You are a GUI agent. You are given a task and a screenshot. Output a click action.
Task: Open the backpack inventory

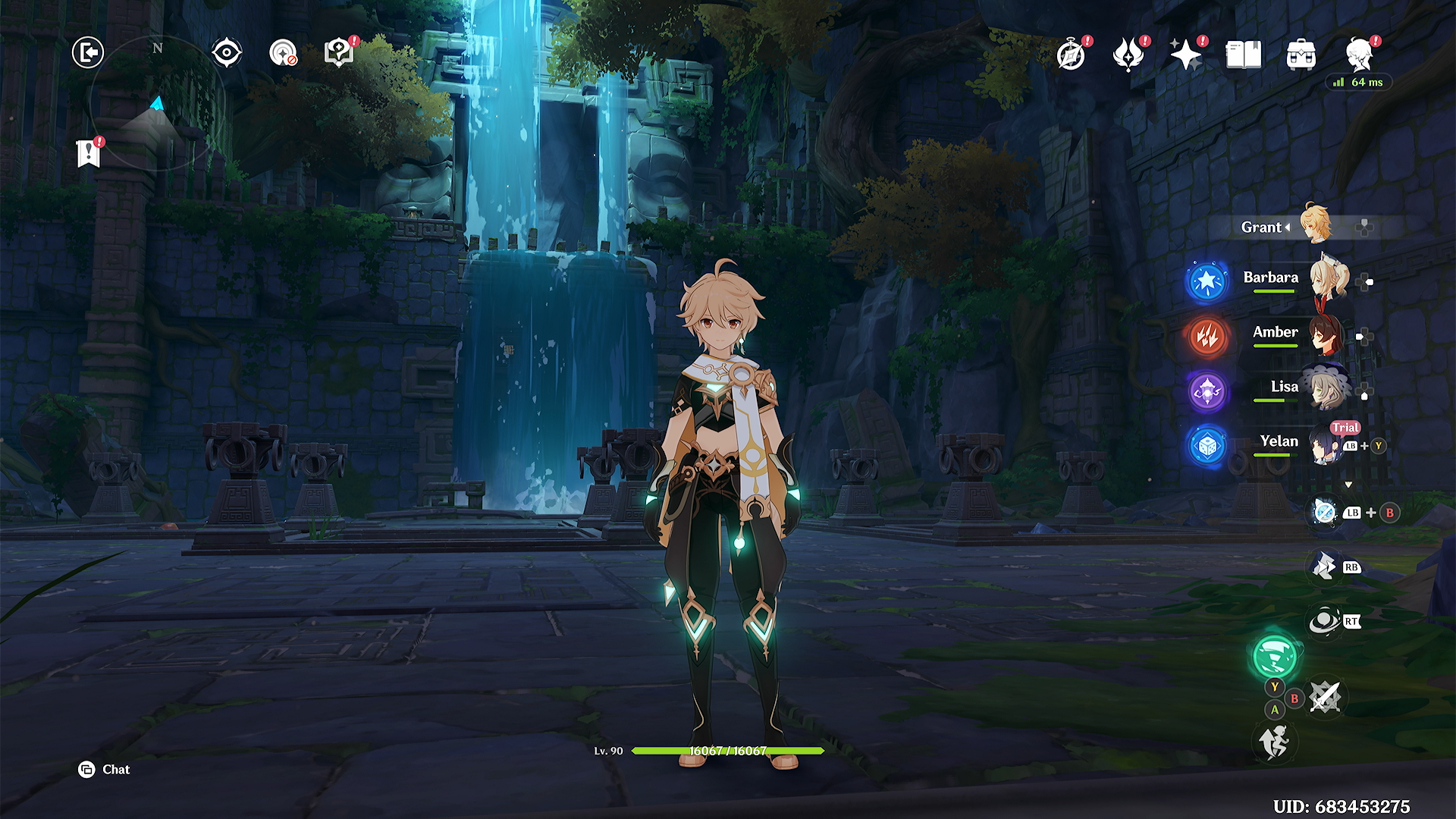(1301, 55)
